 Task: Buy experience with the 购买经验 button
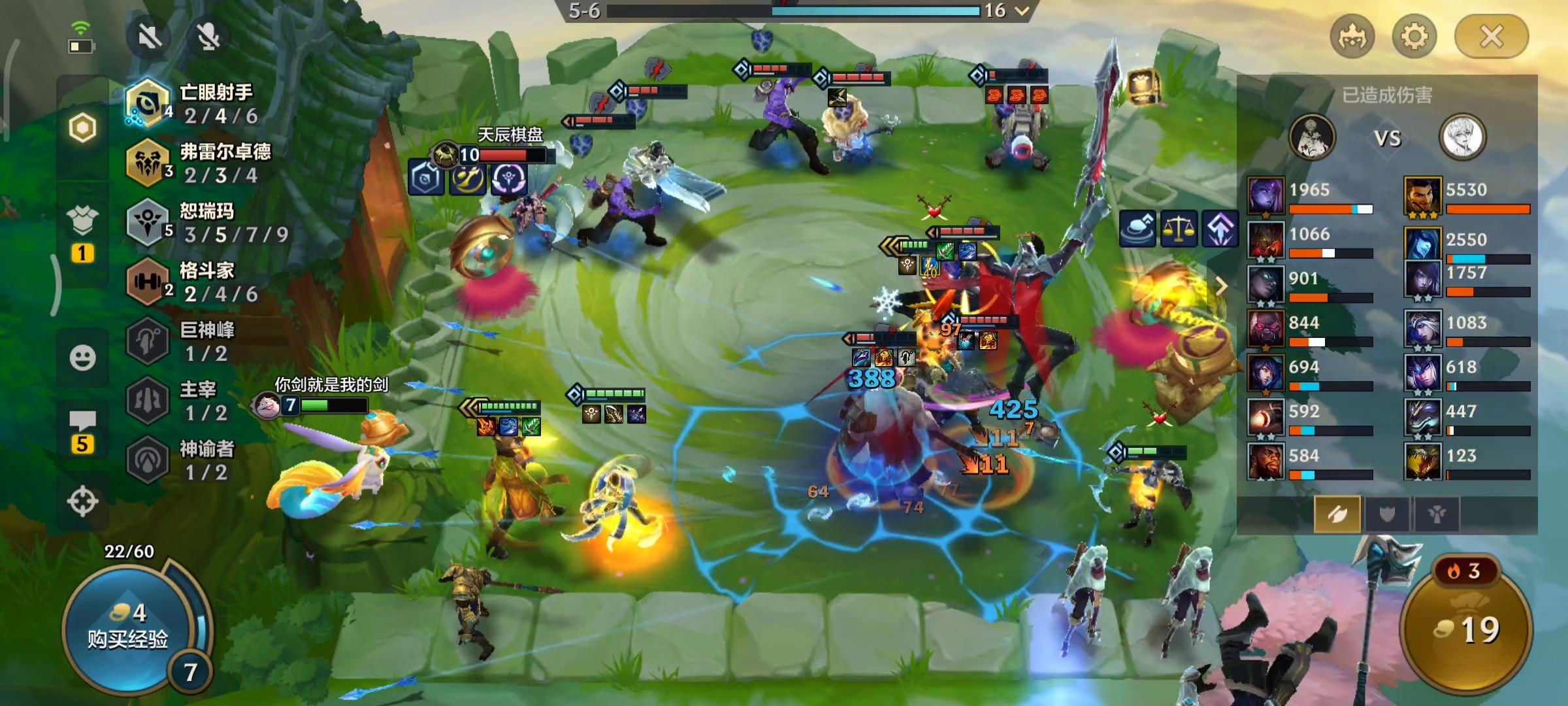click(x=129, y=628)
